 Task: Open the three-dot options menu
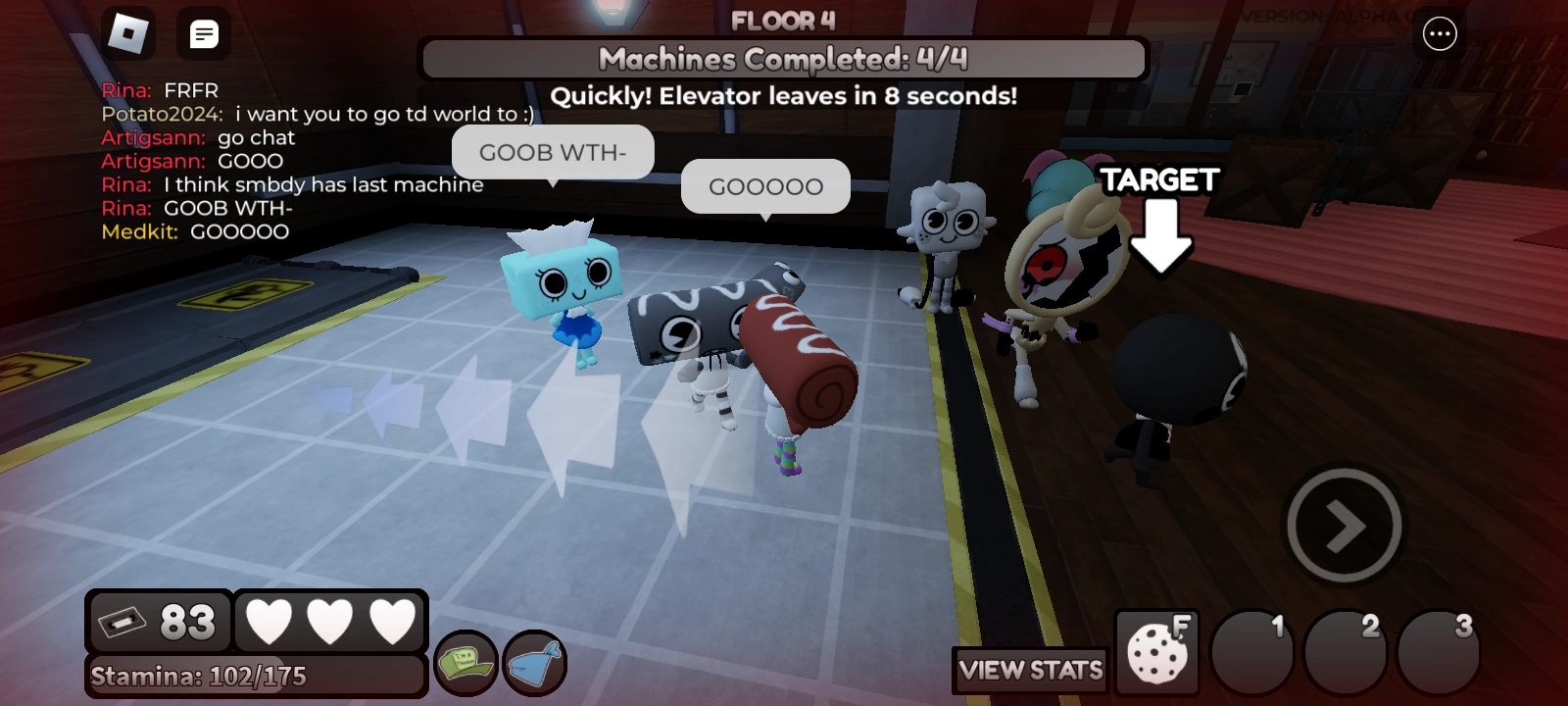click(x=1439, y=32)
